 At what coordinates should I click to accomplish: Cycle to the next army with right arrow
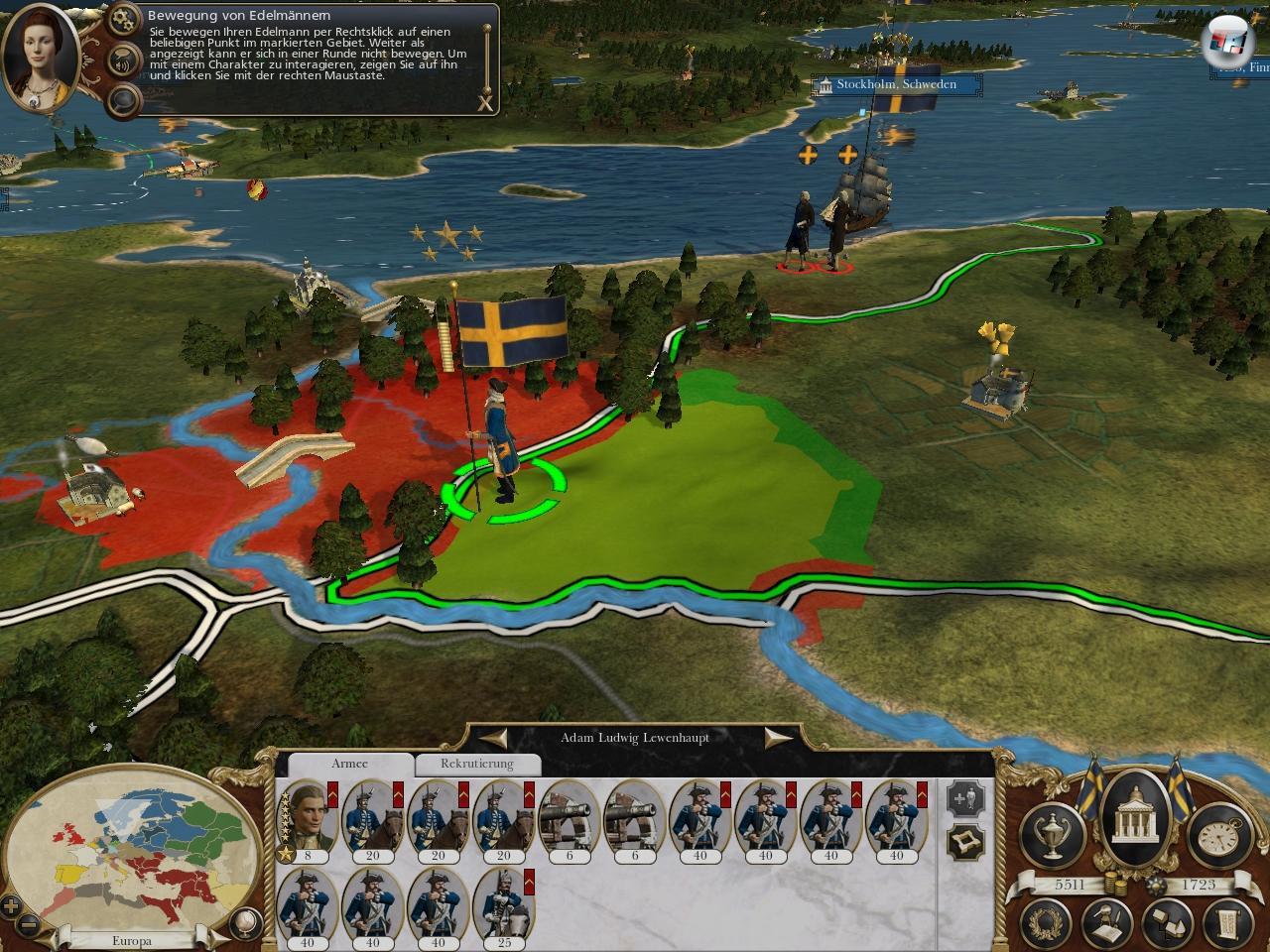pyautogui.click(x=777, y=738)
